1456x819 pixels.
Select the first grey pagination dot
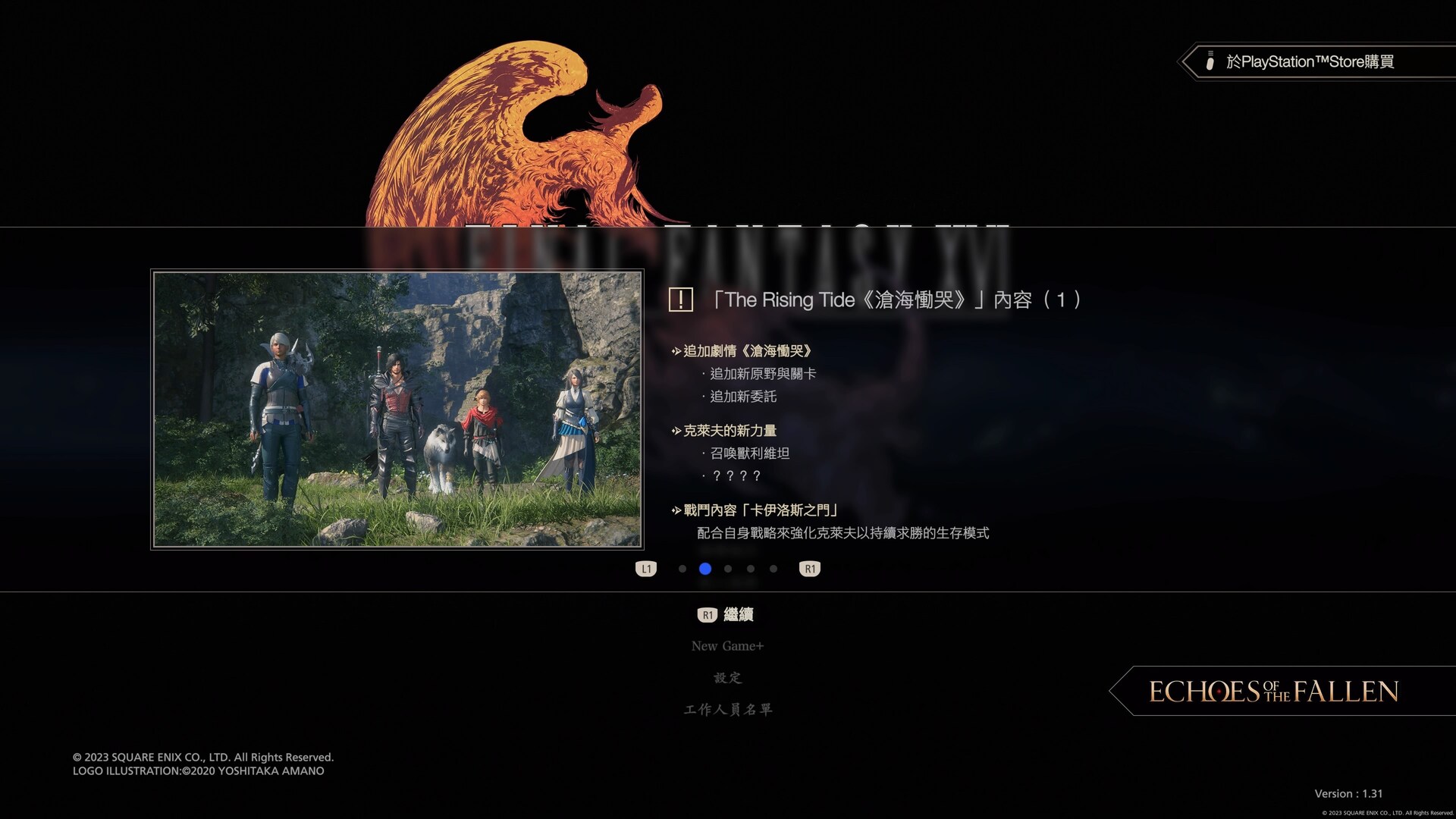[x=682, y=569]
